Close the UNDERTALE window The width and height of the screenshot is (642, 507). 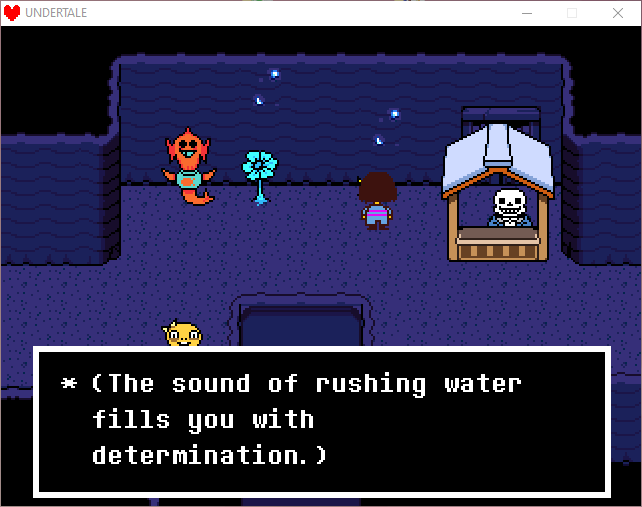[x=617, y=12]
